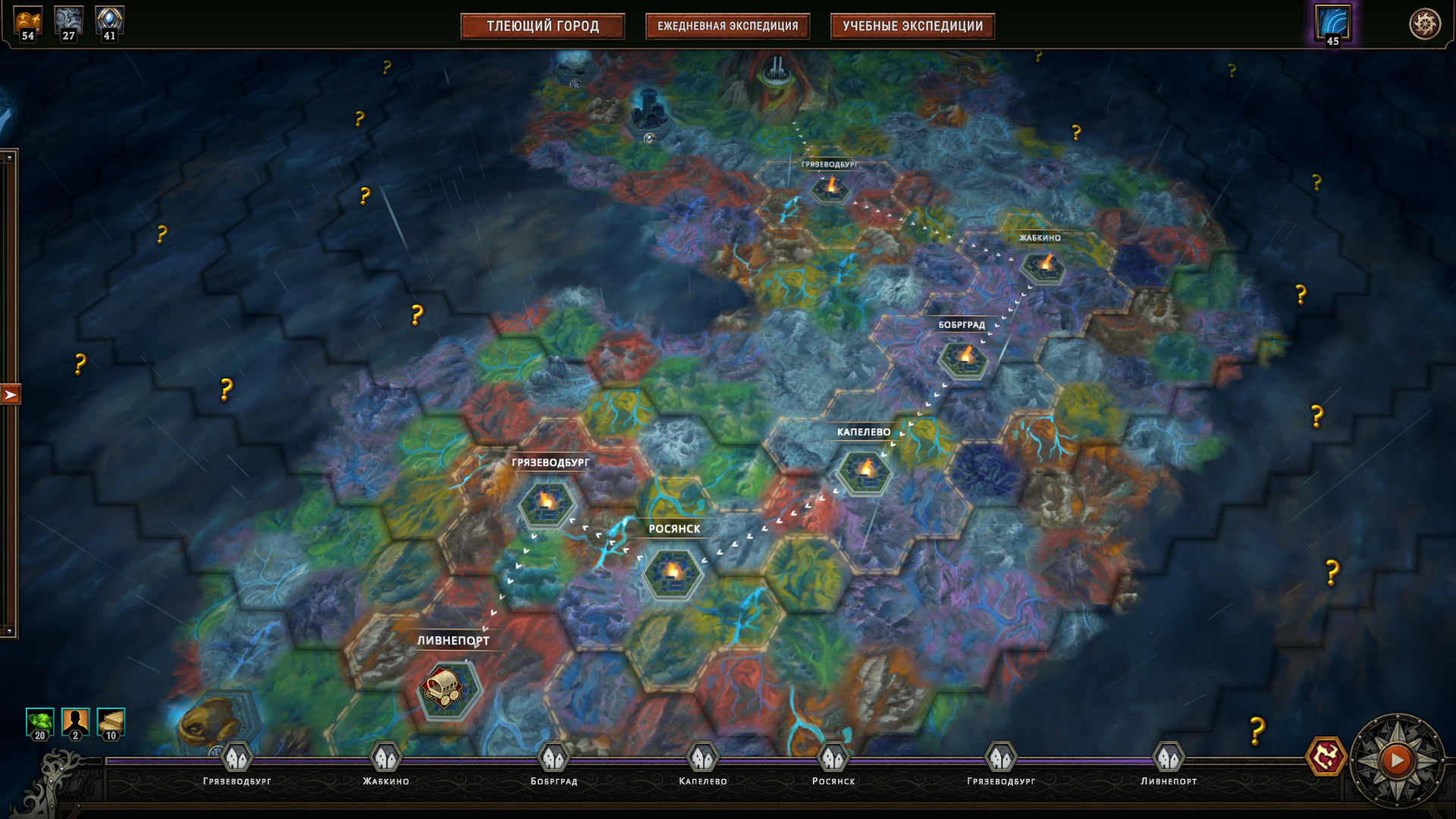Select the wooden planks resource icon

(x=111, y=723)
